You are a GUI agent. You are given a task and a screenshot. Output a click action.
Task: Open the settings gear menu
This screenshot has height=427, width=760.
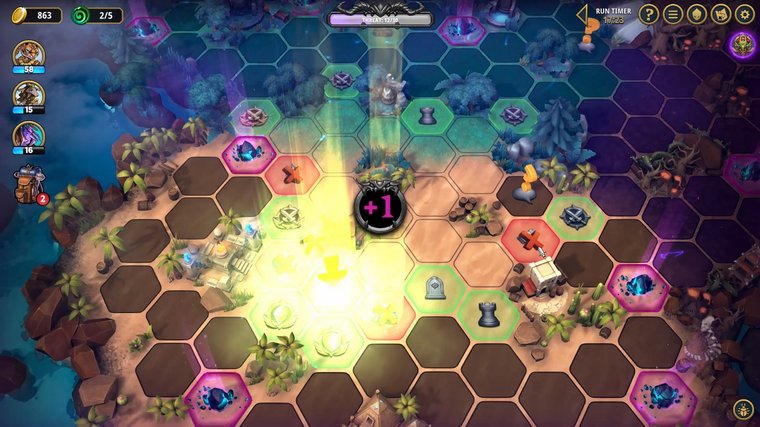(x=744, y=14)
